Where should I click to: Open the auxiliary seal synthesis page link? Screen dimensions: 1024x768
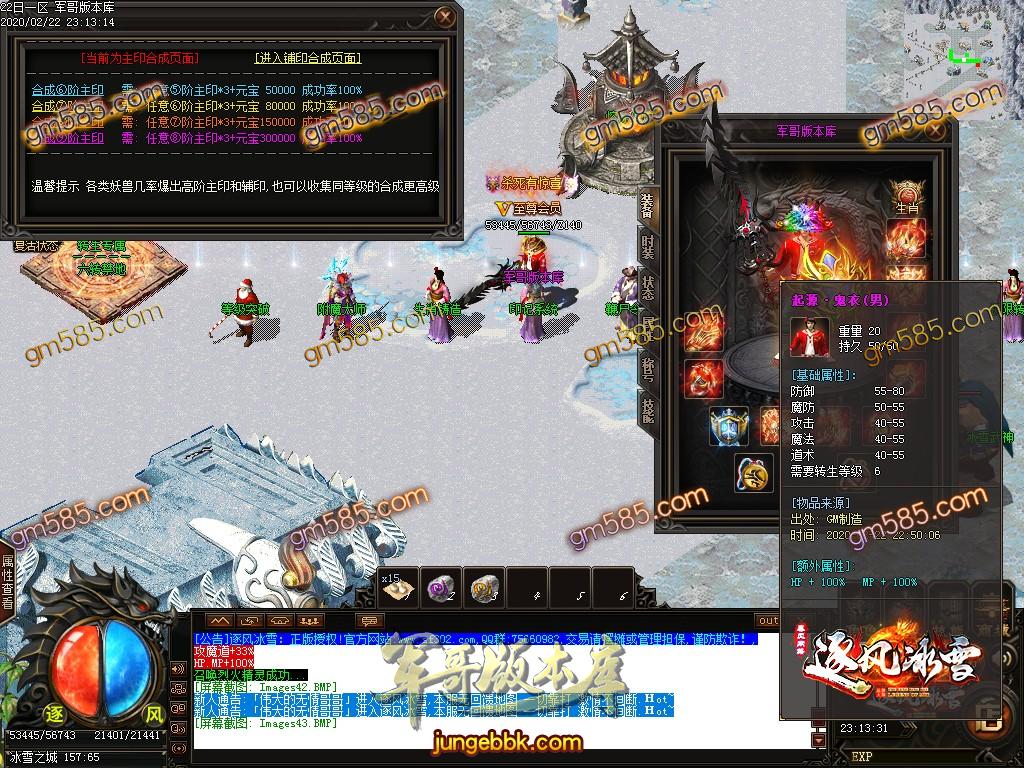coord(307,58)
